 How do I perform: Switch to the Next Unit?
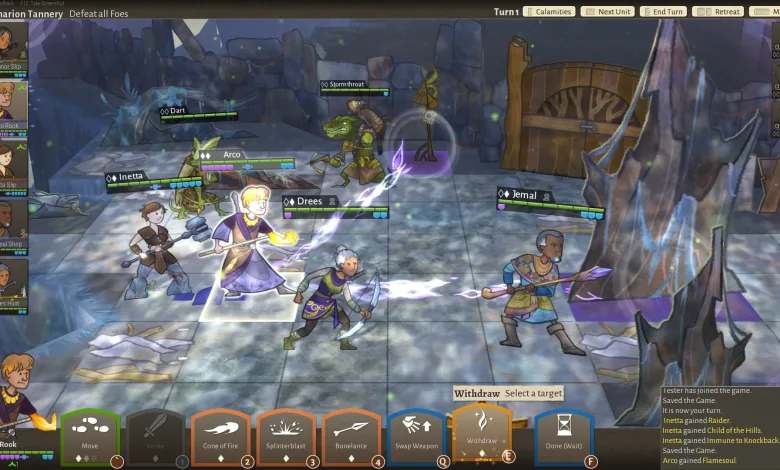tap(607, 12)
